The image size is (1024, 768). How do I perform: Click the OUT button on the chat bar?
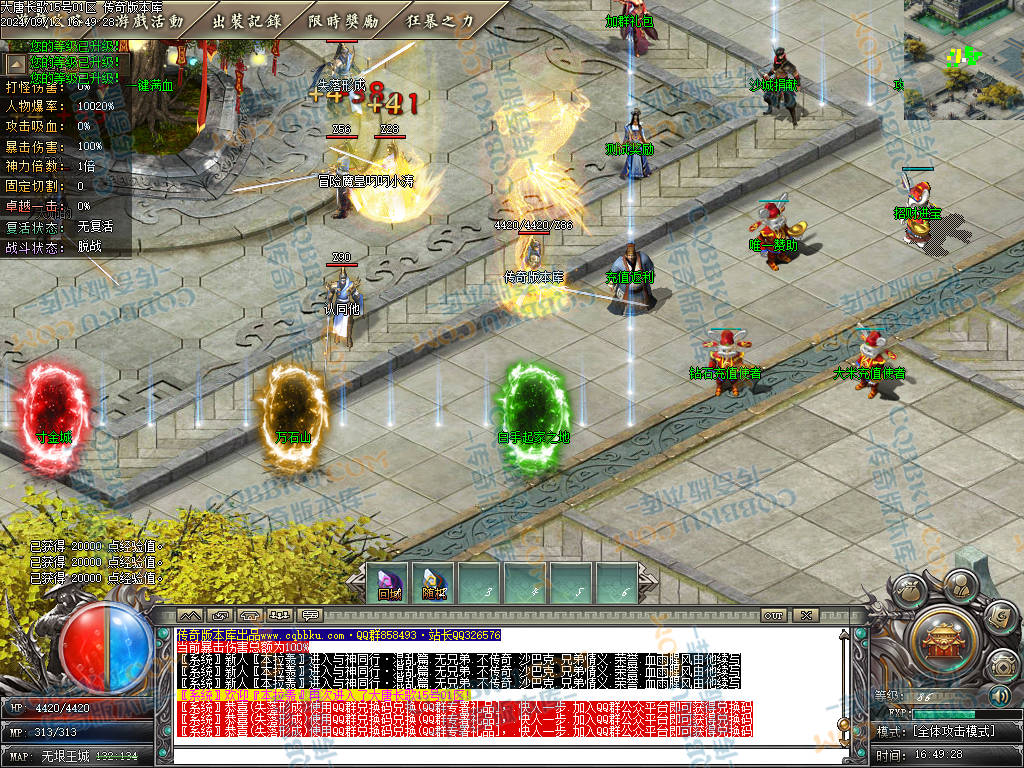click(x=772, y=615)
